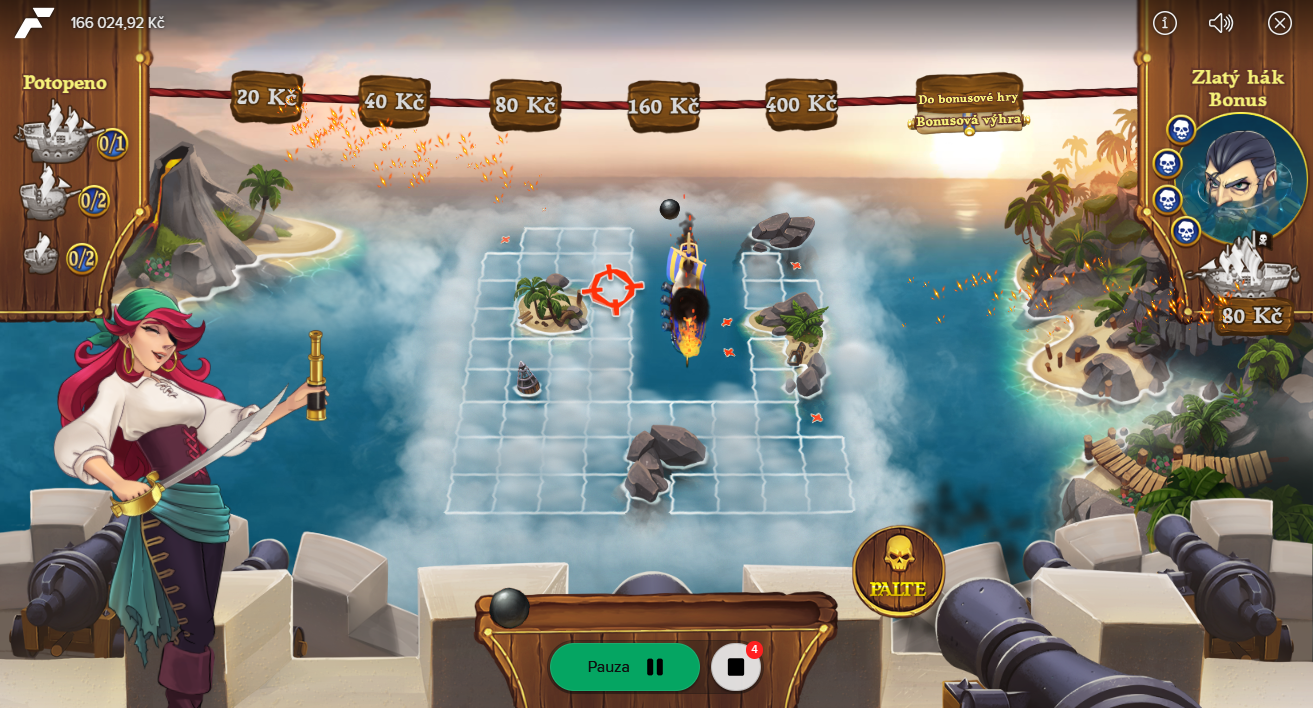The height and width of the screenshot is (708, 1313).
Task: Click the provider logo in the corner
Action: pyautogui.click(x=34, y=22)
